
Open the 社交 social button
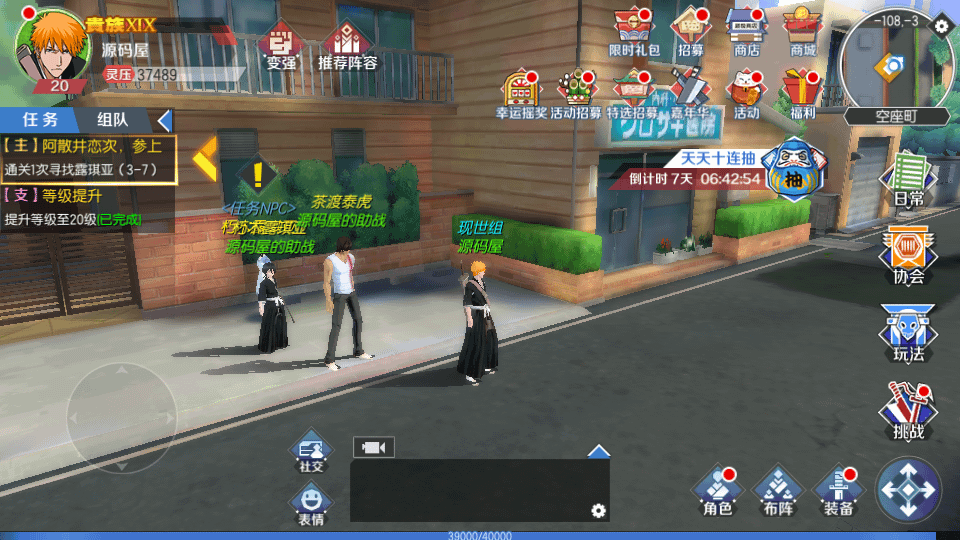click(x=311, y=452)
